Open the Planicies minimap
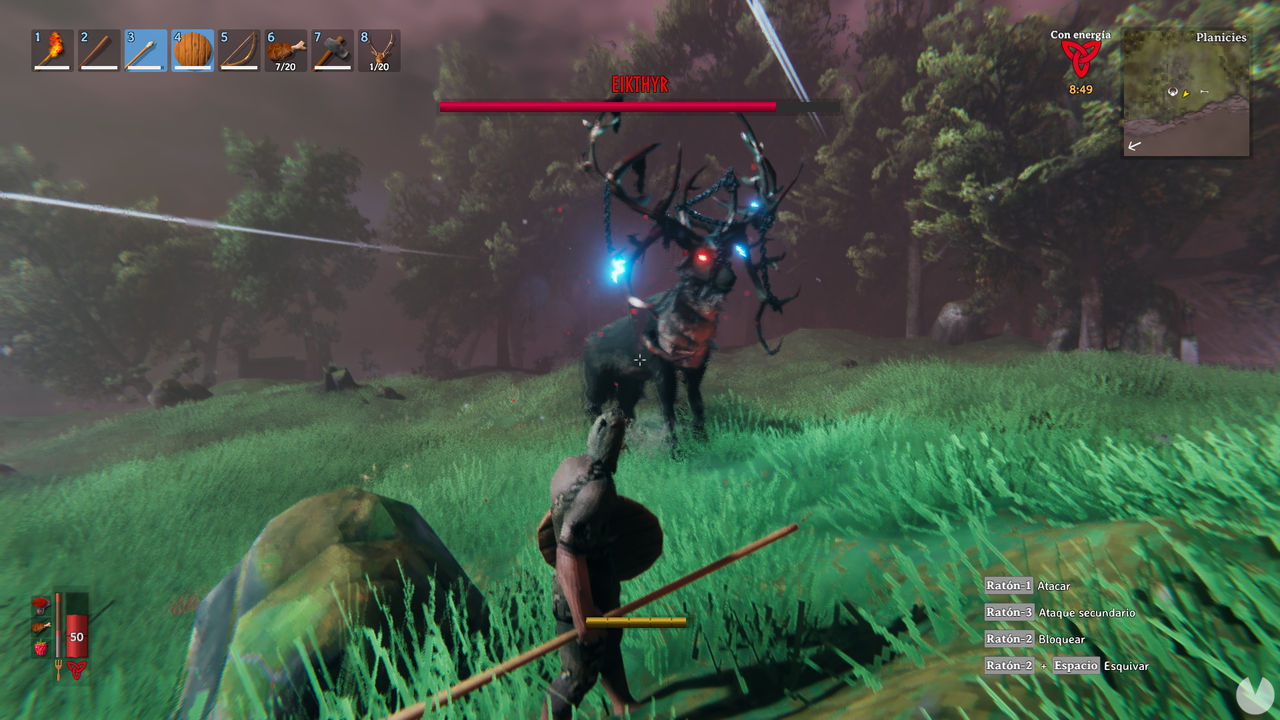1280x720 pixels. pyautogui.click(x=1186, y=92)
